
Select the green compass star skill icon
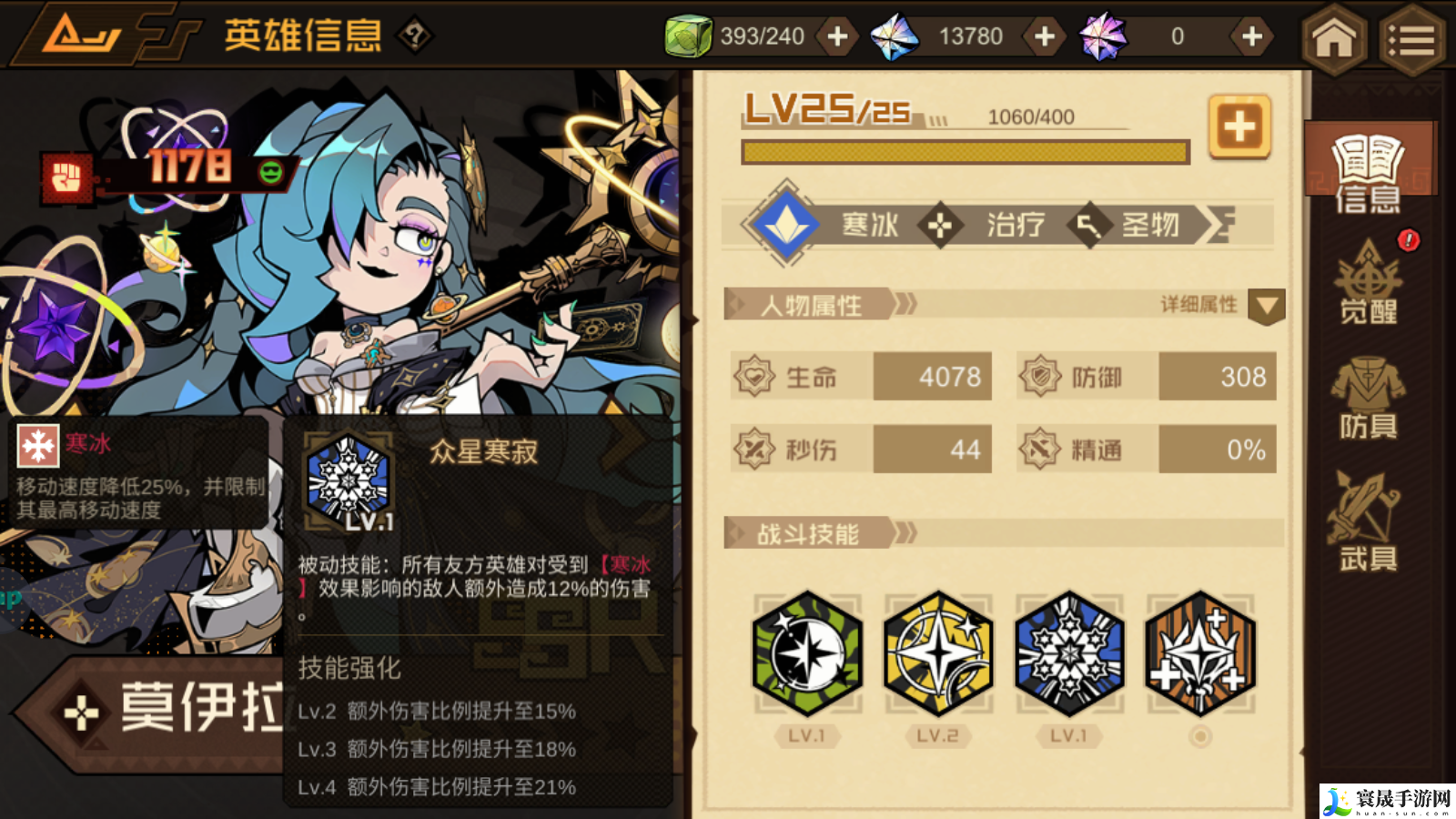click(807, 652)
